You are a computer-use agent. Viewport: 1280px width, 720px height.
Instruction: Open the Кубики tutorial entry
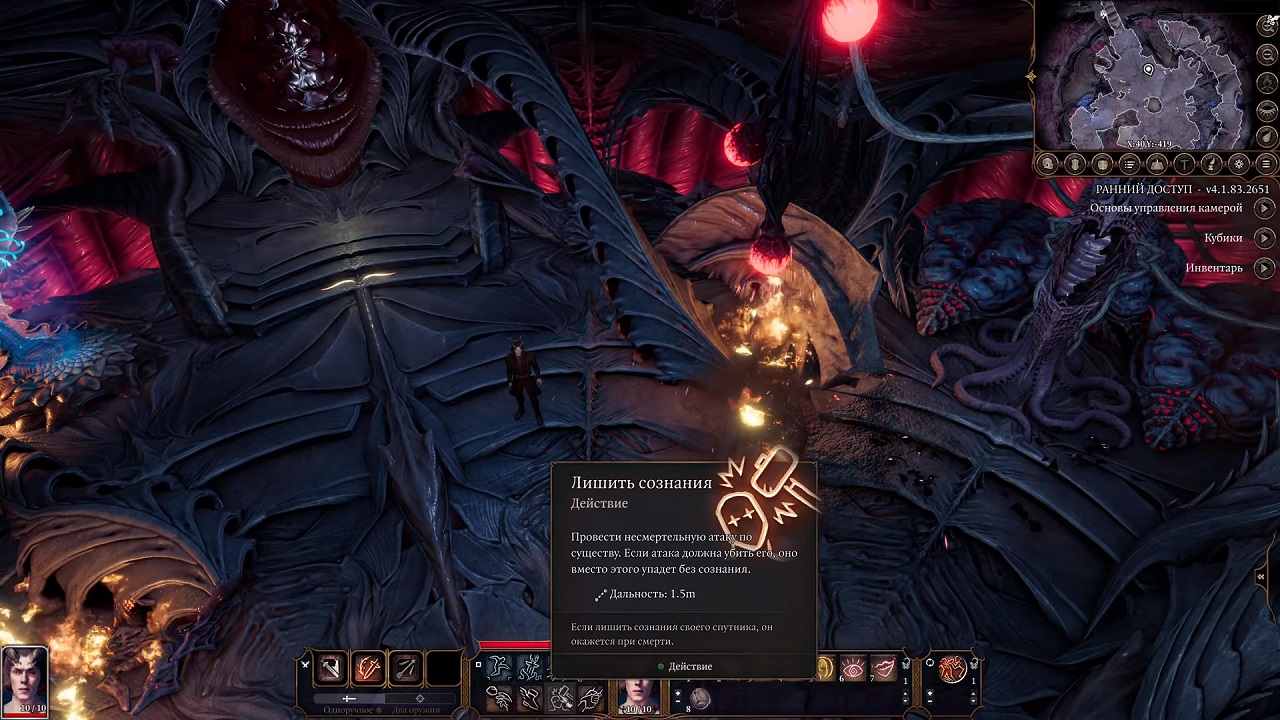coord(1265,238)
